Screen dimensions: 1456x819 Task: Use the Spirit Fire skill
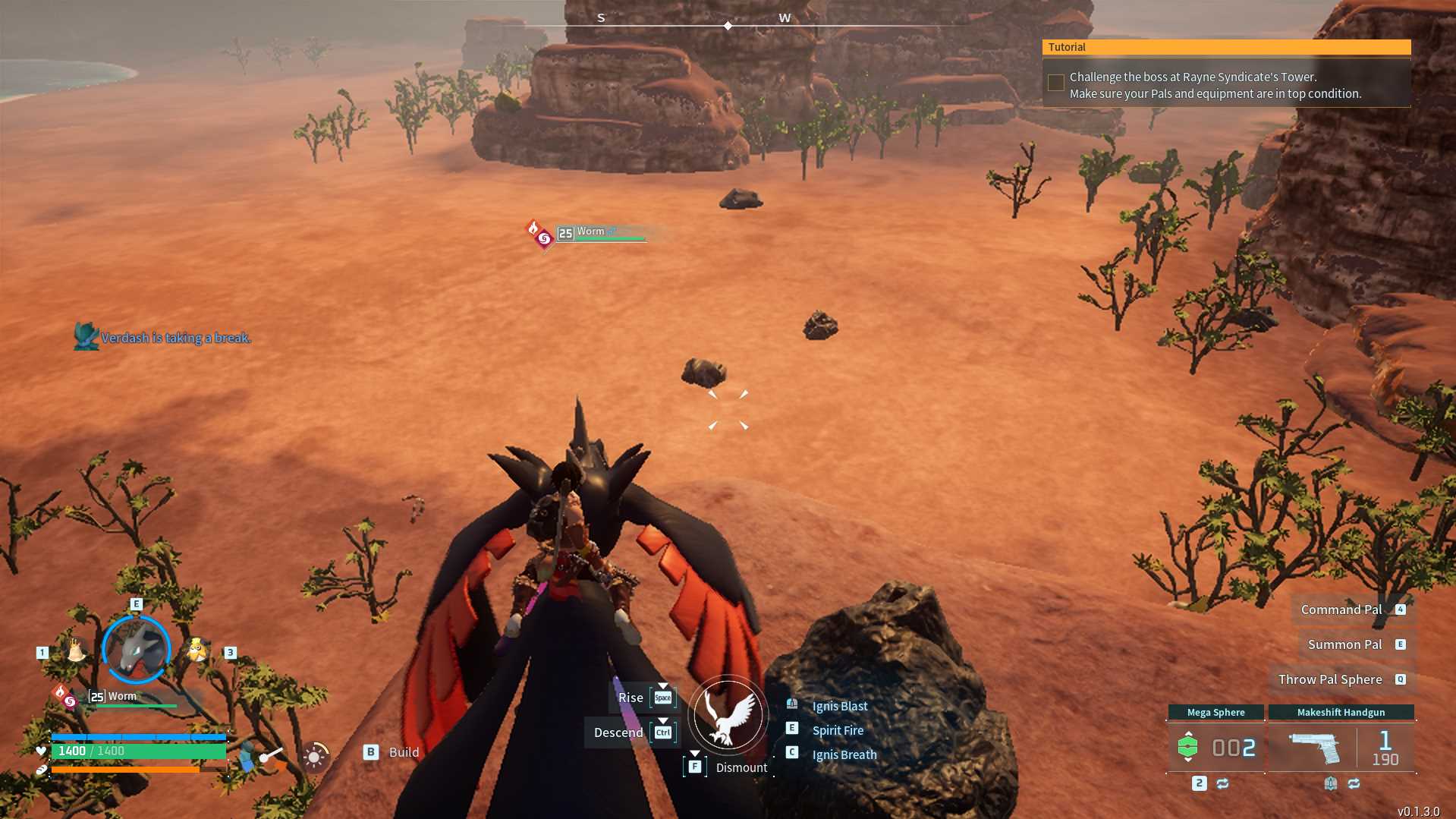(838, 730)
